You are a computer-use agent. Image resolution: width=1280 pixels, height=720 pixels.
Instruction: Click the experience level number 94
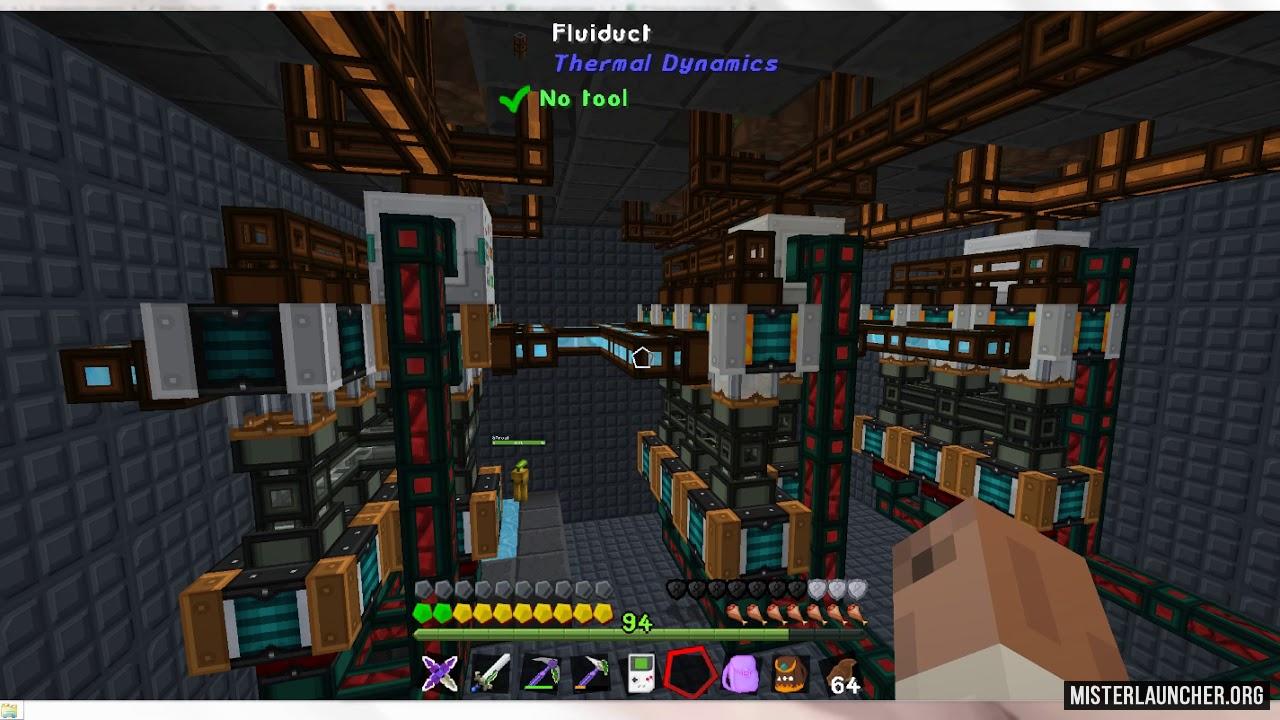click(x=636, y=622)
